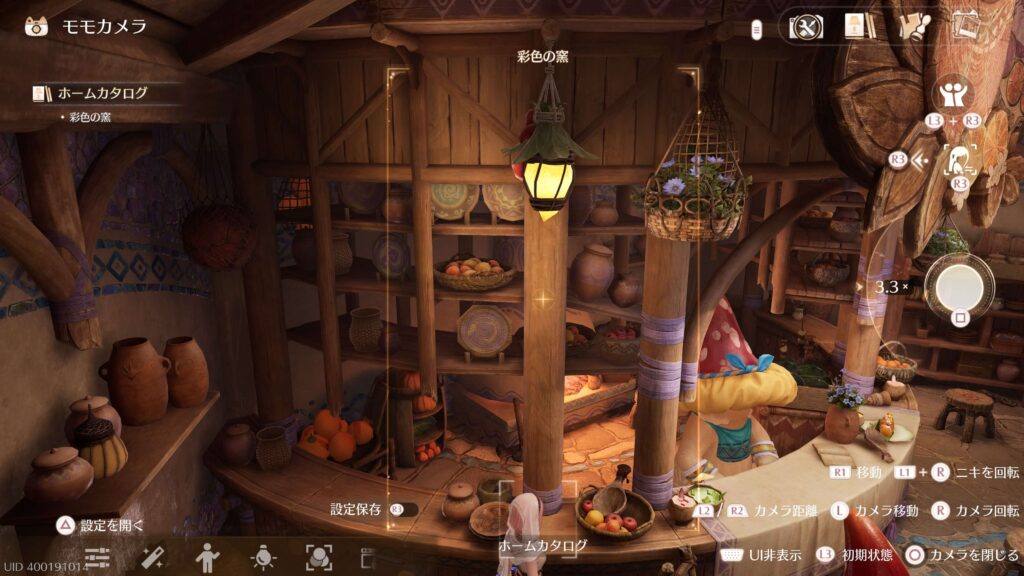Open the camera sliders adjustment tab
This screenshot has height=576, width=1024.
(x=97, y=558)
